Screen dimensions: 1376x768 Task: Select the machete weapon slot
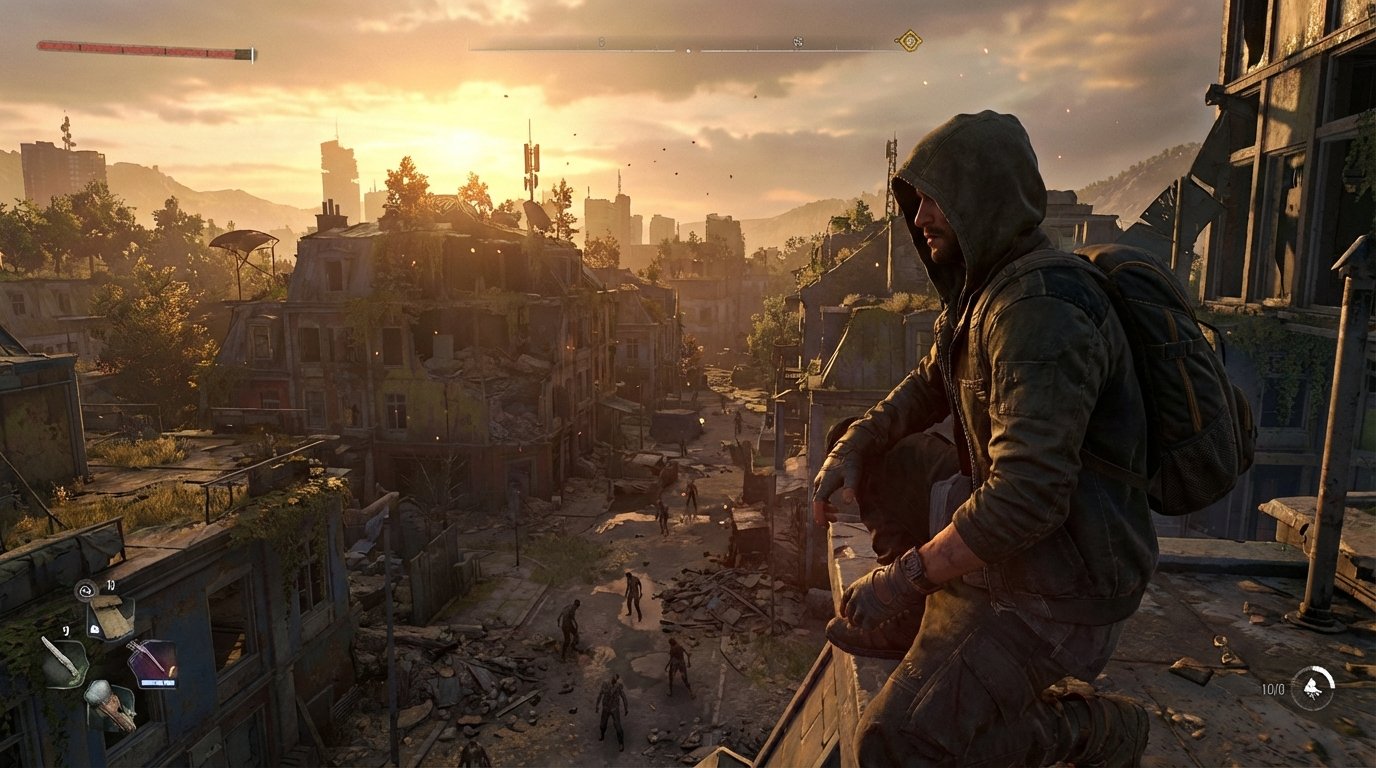67,662
